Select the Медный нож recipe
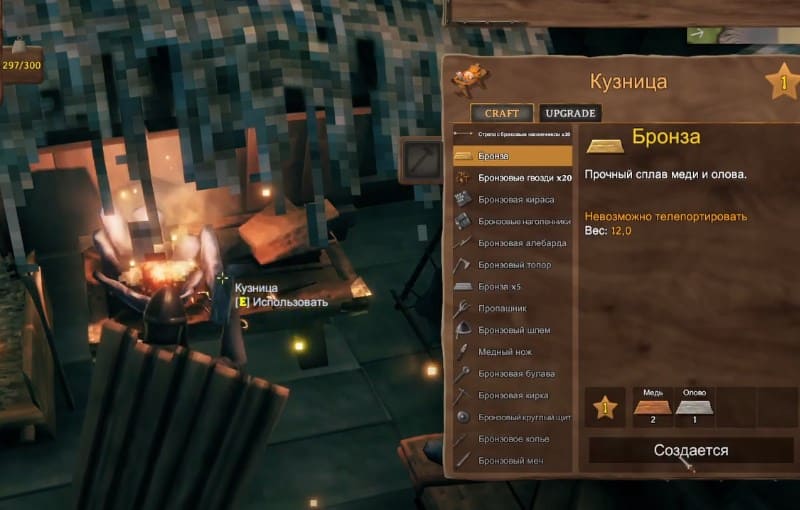Image resolution: width=800 pixels, height=510 pixels. click(512, 352)
